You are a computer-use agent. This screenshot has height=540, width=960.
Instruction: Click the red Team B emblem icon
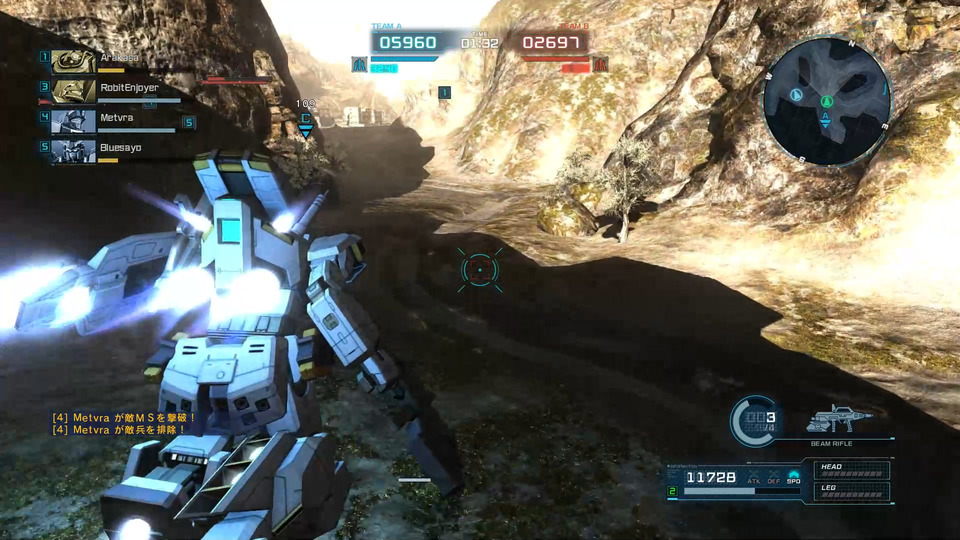point(601,64)
